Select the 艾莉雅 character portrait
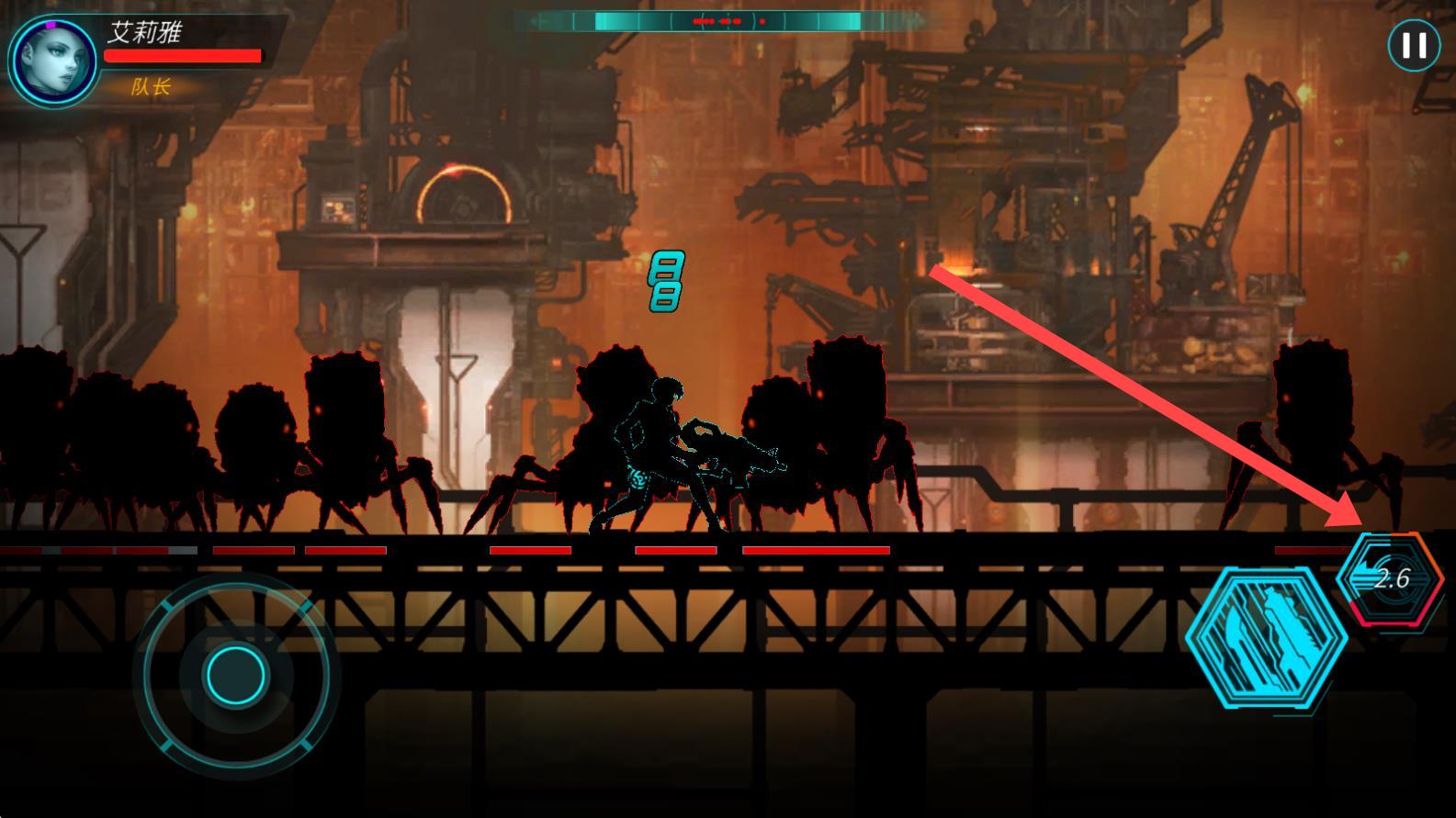 coord(54,62)
